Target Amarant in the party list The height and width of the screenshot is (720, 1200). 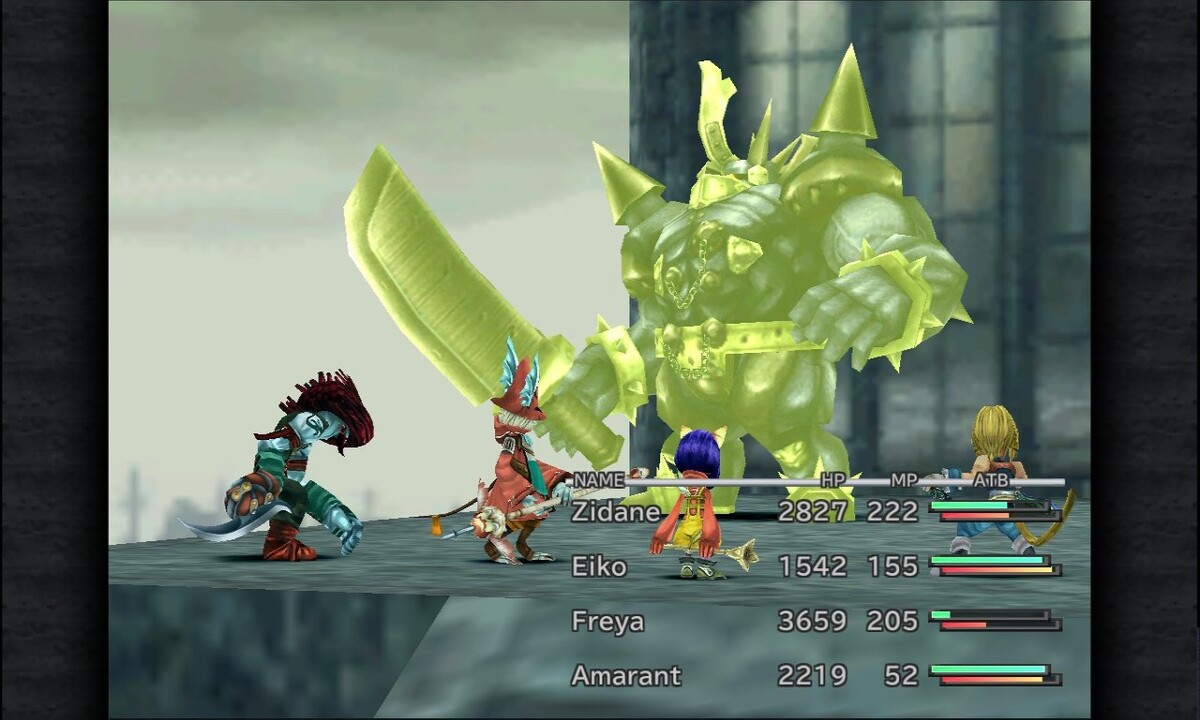626,676
